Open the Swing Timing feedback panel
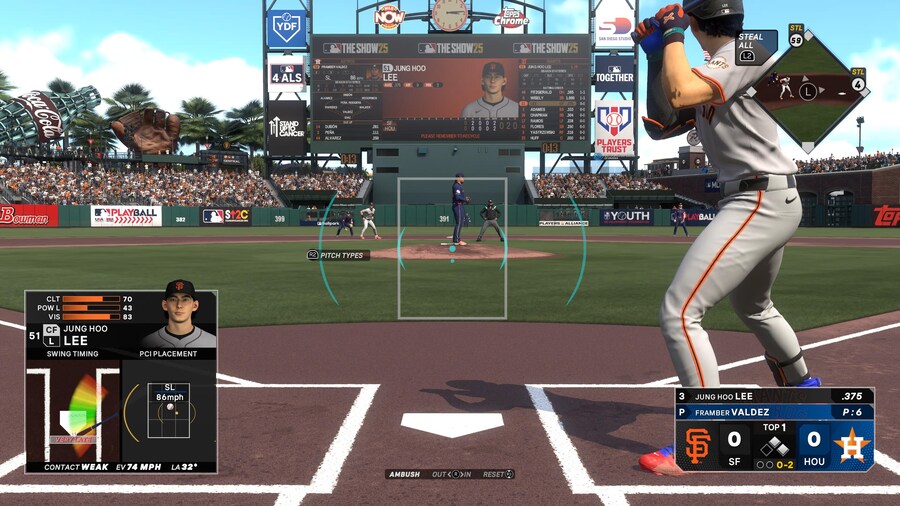 72,412
